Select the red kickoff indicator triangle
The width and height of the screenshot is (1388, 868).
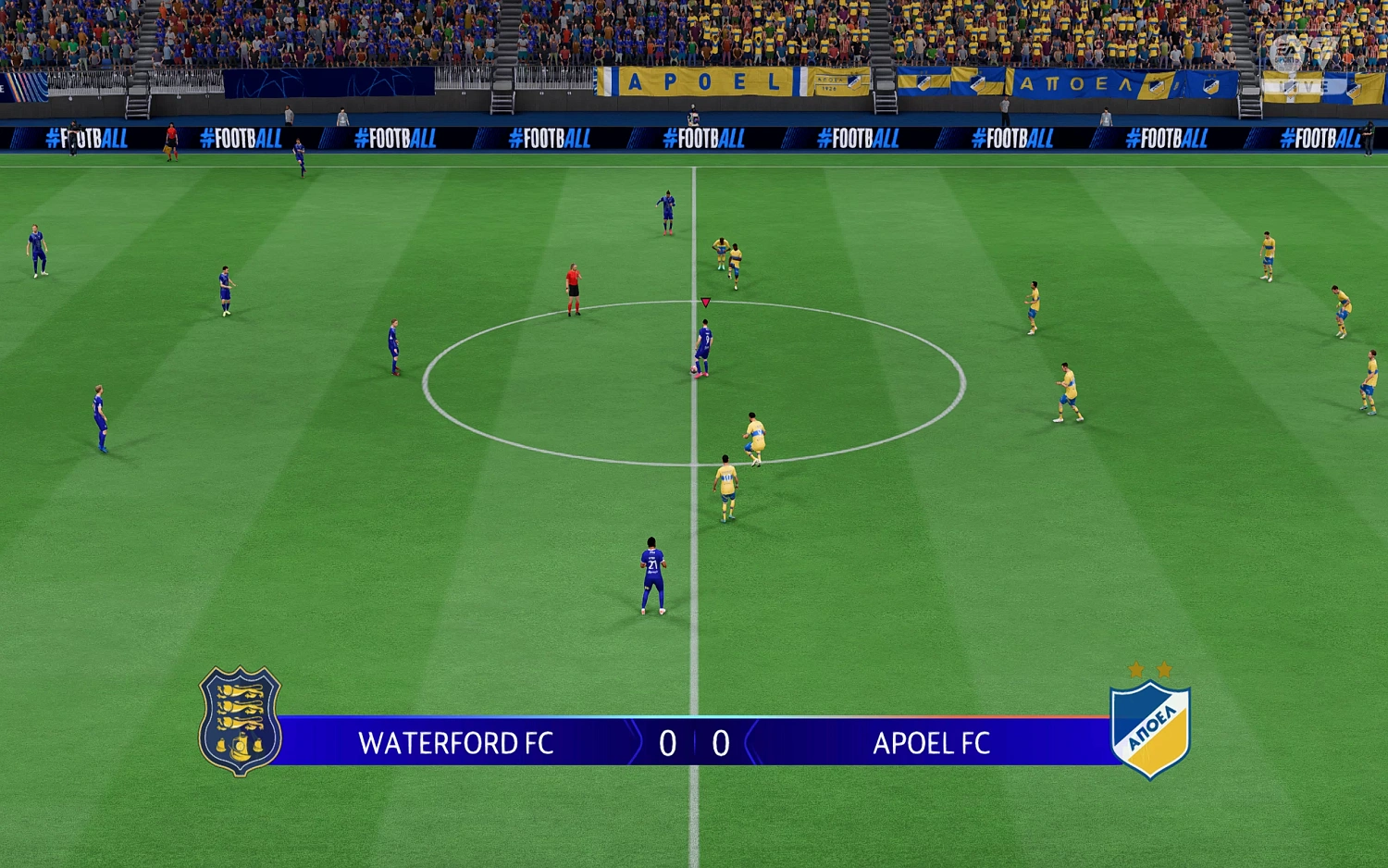tap(706, 301)
